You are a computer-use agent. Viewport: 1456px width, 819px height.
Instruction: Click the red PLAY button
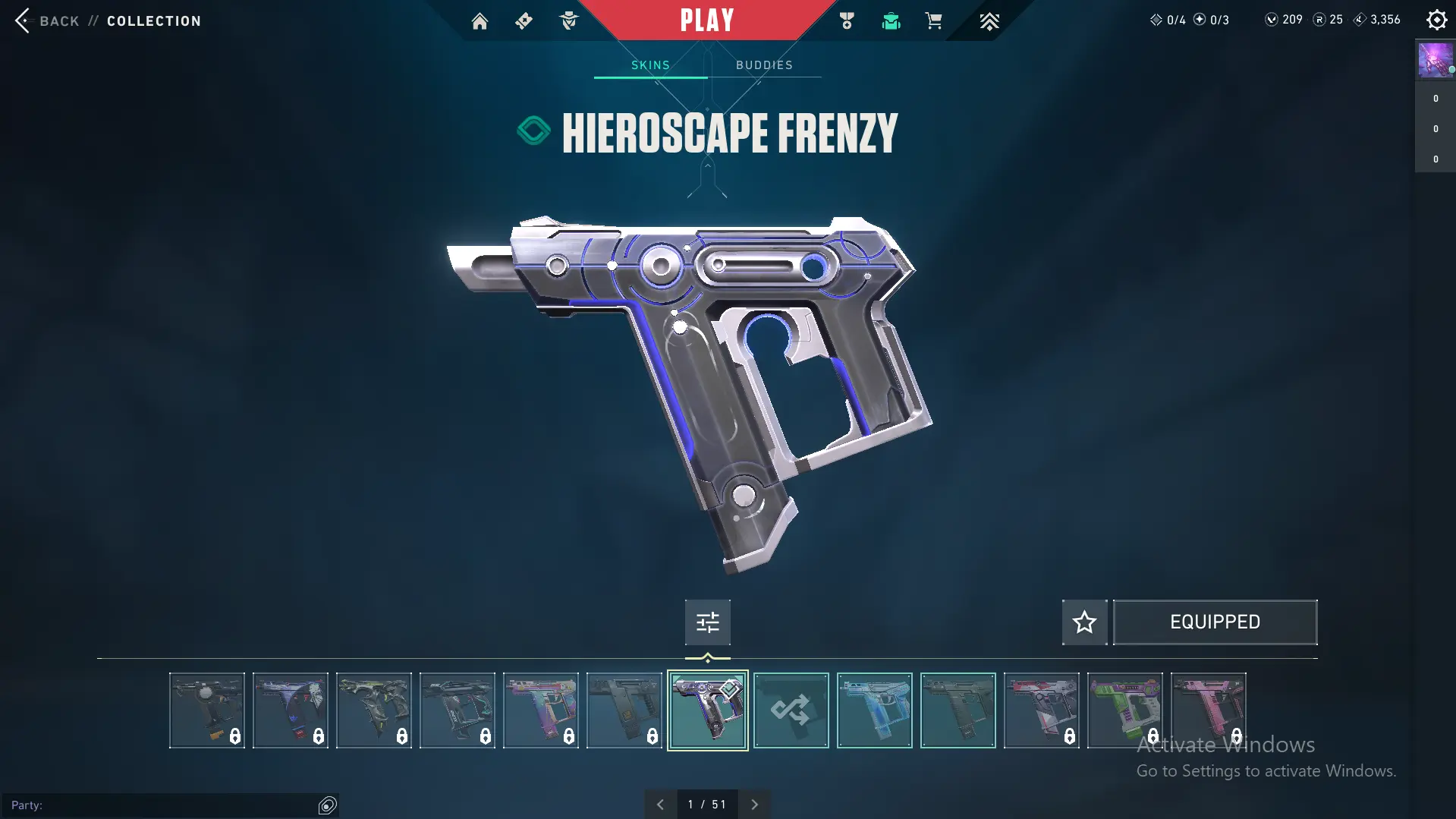pyautogui.click(x=707, y=20)
